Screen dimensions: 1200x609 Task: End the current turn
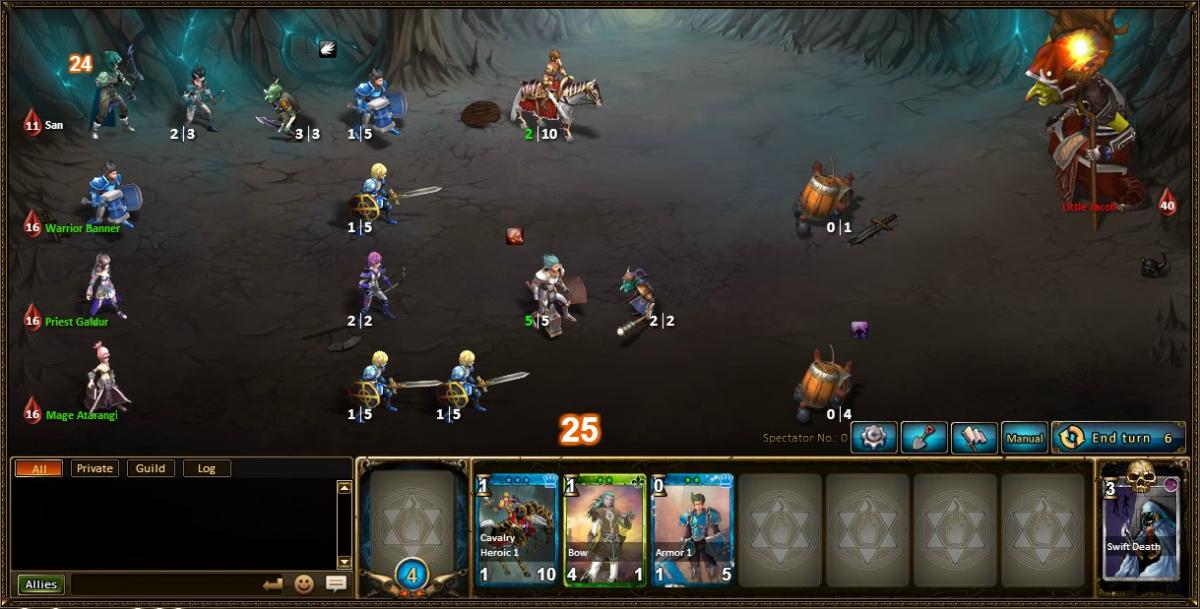(x=1118, y=438)
